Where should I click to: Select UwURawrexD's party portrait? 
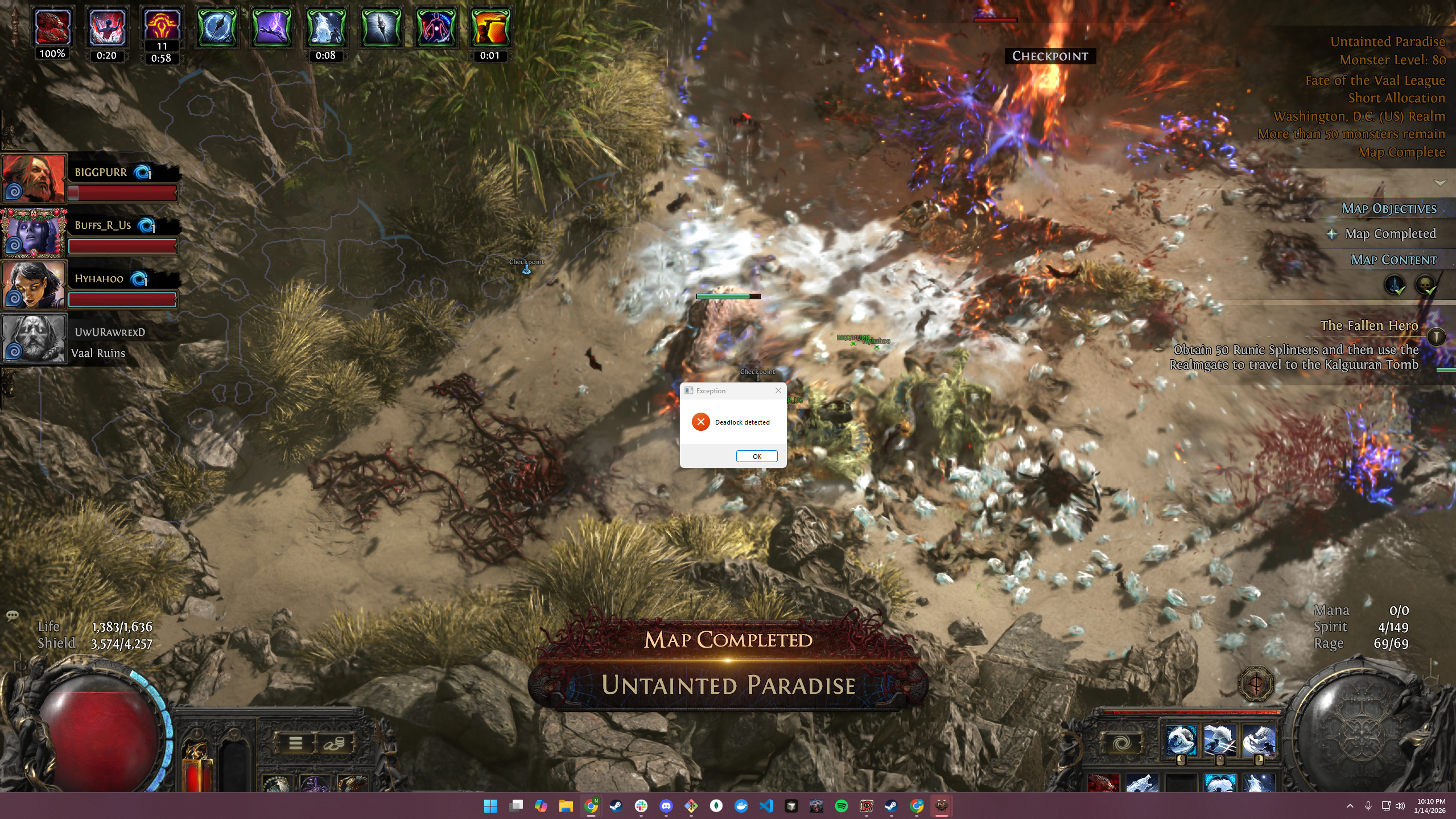coord(34,338)
